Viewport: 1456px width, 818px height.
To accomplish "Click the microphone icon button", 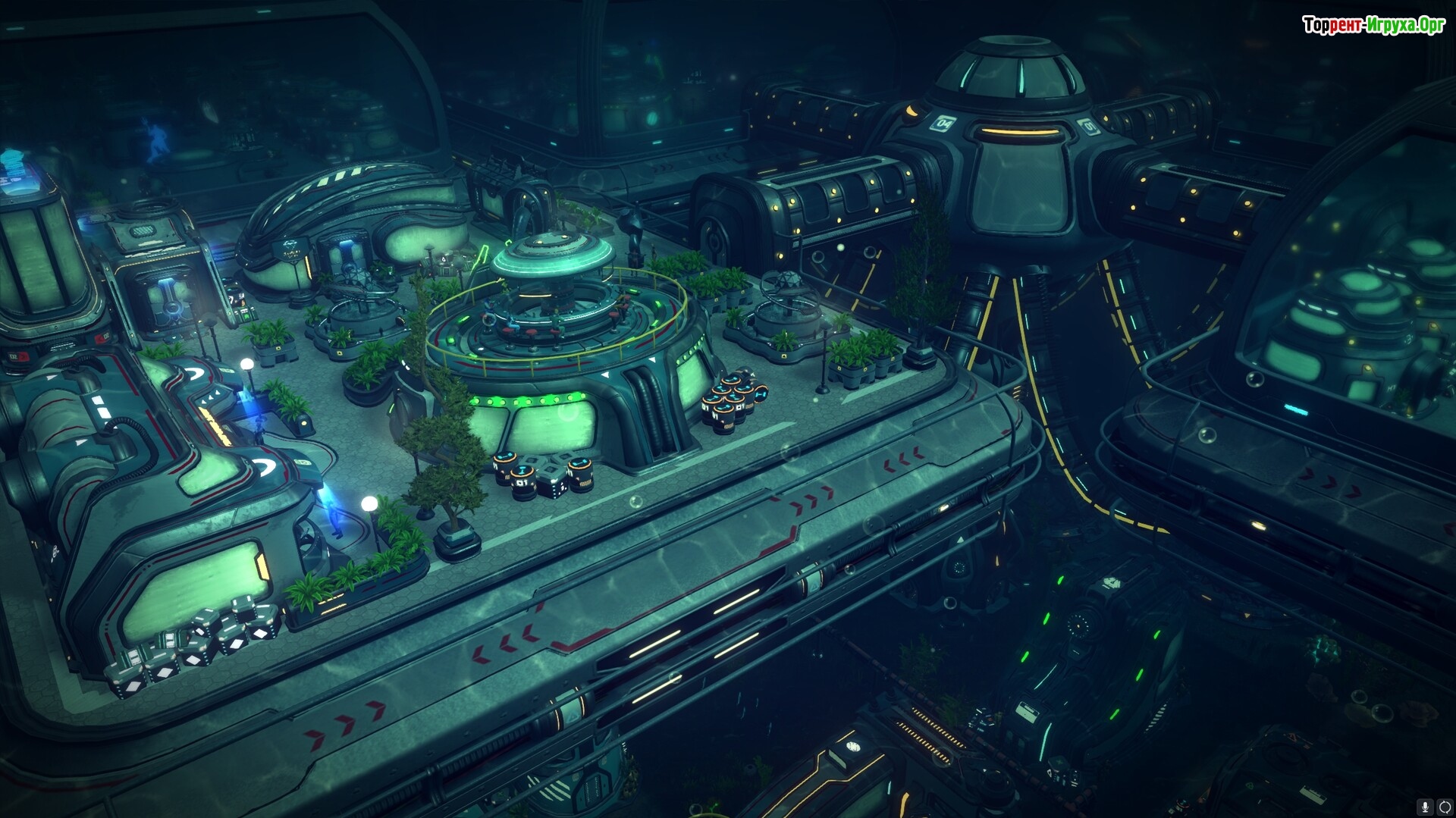I will click(x=1426, y=808).
